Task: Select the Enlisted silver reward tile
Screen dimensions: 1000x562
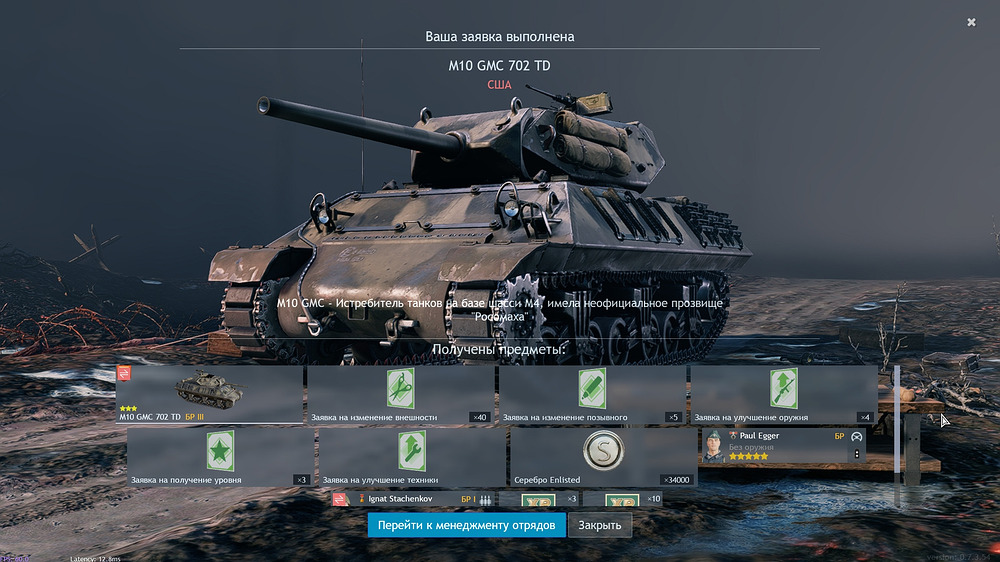Action: (x=603, y=457)
